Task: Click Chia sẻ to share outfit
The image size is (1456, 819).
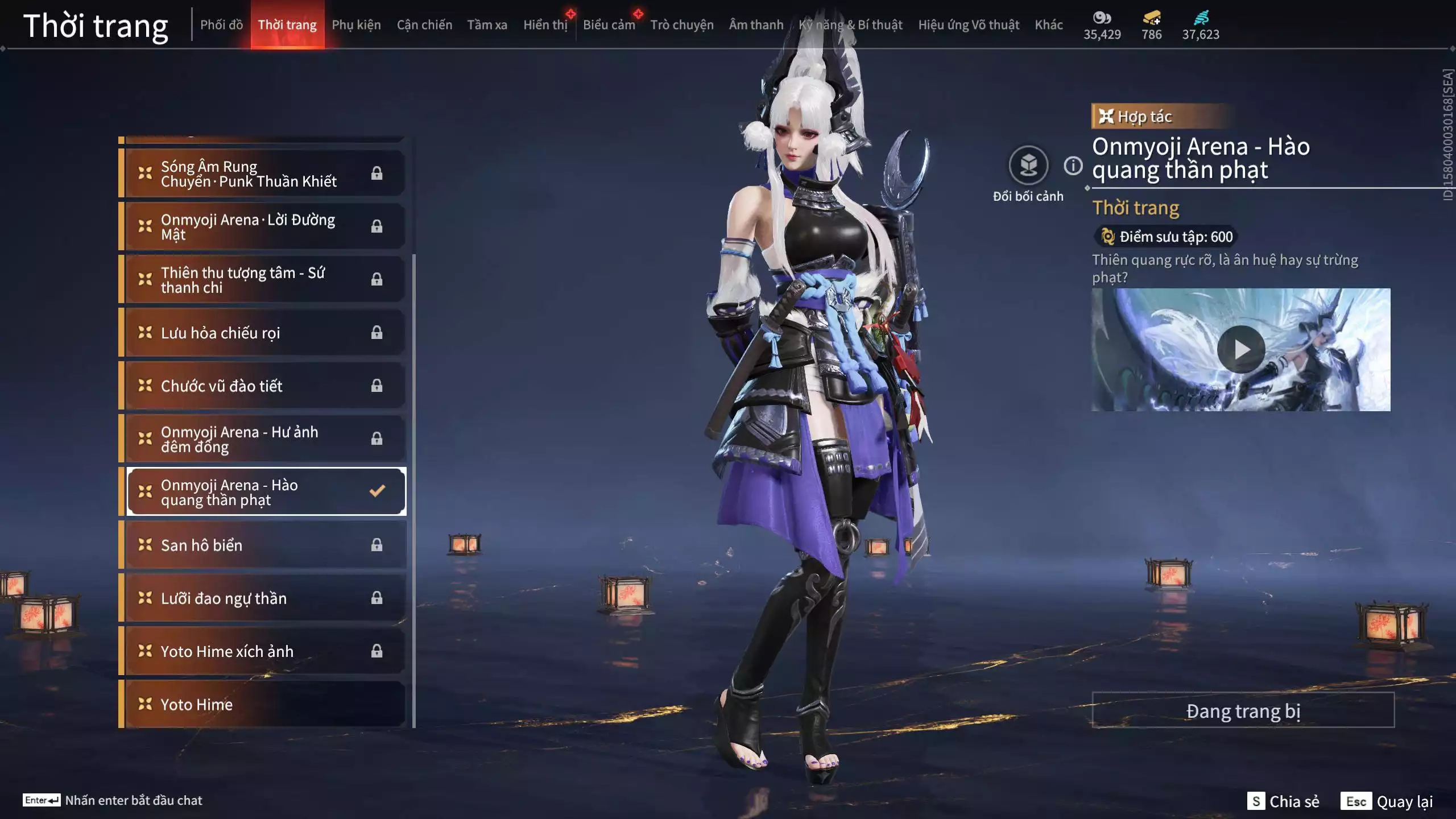Action: [1284, 801]
